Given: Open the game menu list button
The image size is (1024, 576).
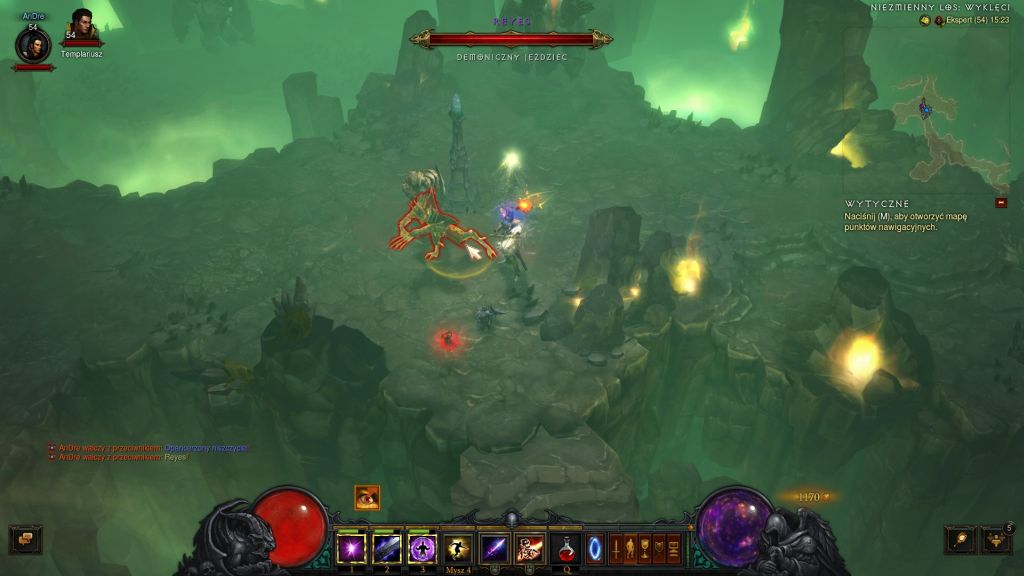Looking at the screenshot, I should [674, 548].
